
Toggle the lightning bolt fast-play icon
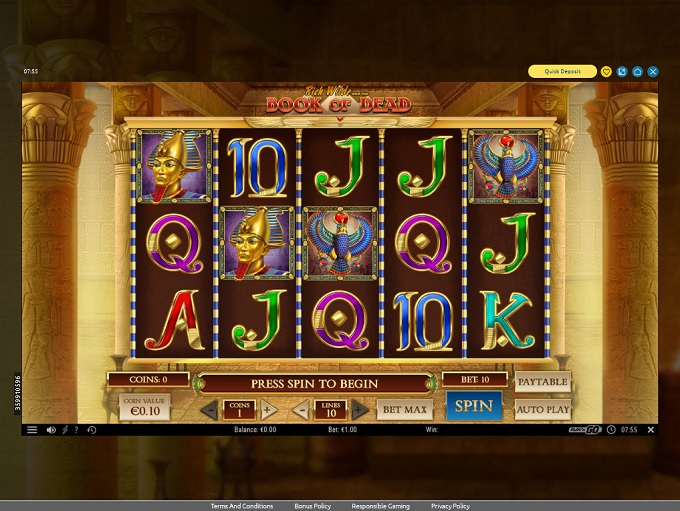click(x=65, y=430)
